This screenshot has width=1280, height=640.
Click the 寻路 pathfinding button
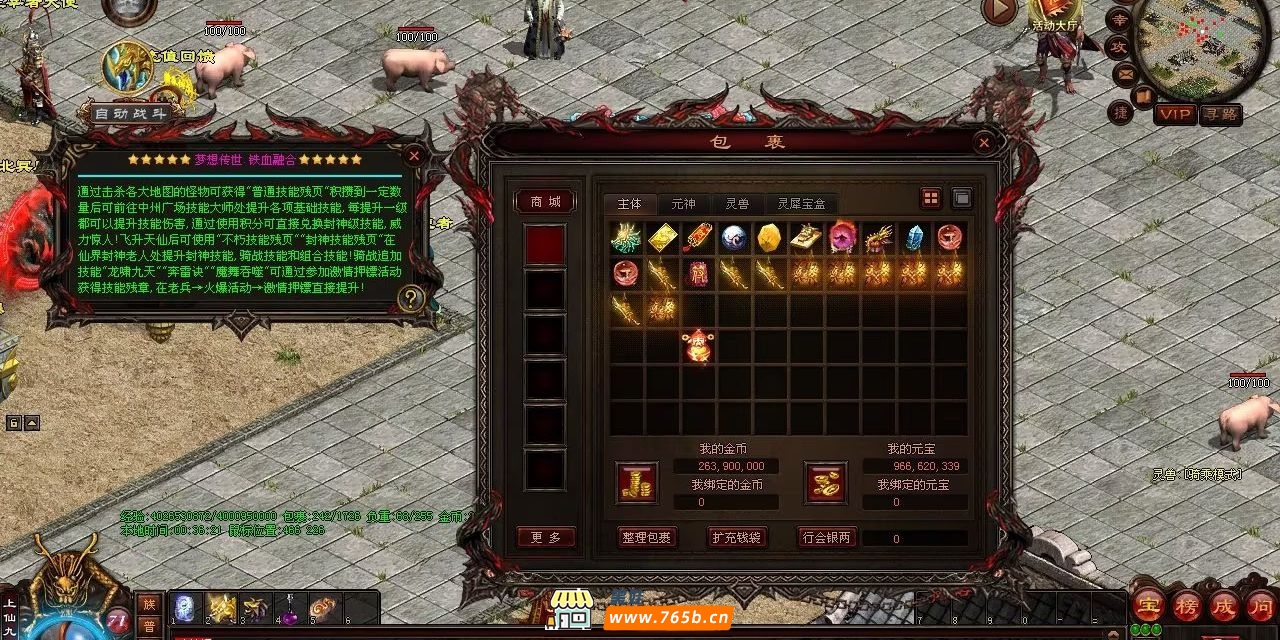[1220, 114]
